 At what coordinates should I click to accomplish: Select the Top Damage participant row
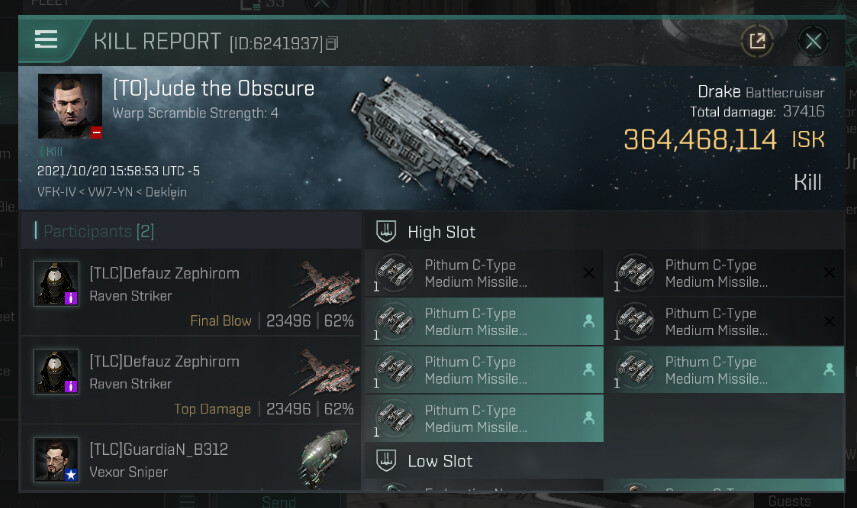[x=191, y=381]
